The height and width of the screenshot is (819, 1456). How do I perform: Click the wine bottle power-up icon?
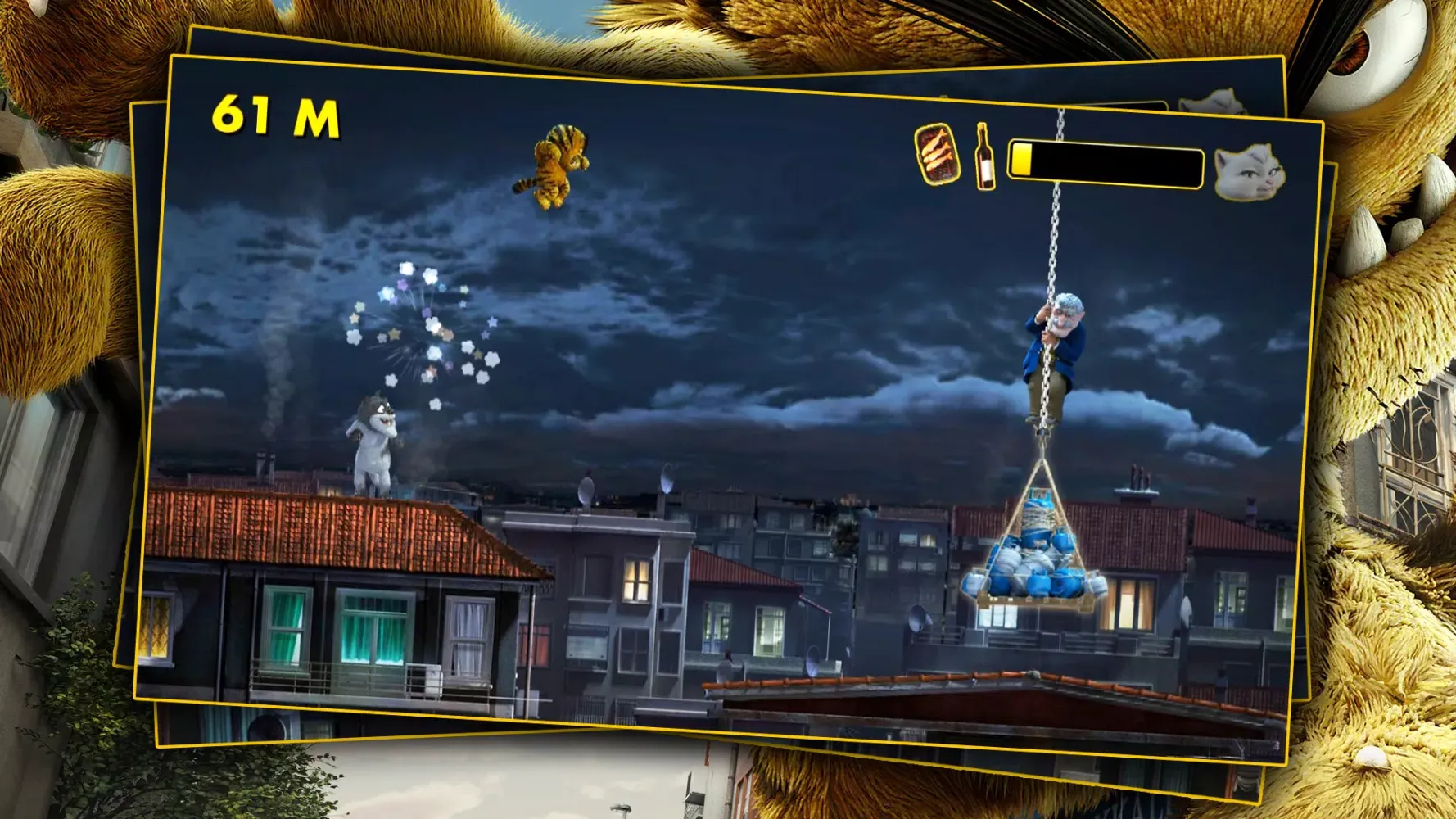(983, 161)
